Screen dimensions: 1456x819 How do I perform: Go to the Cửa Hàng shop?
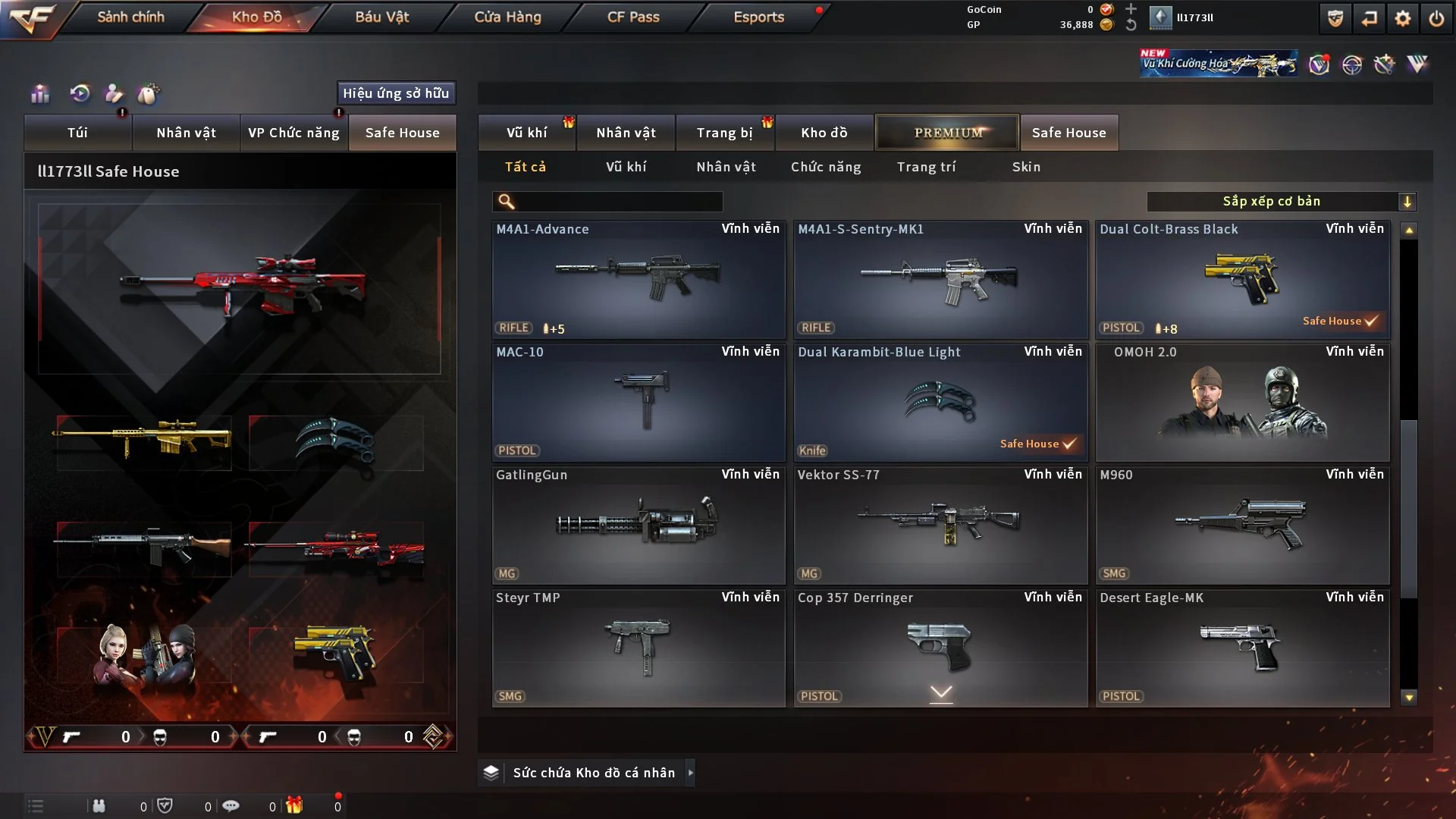point(507,17)
